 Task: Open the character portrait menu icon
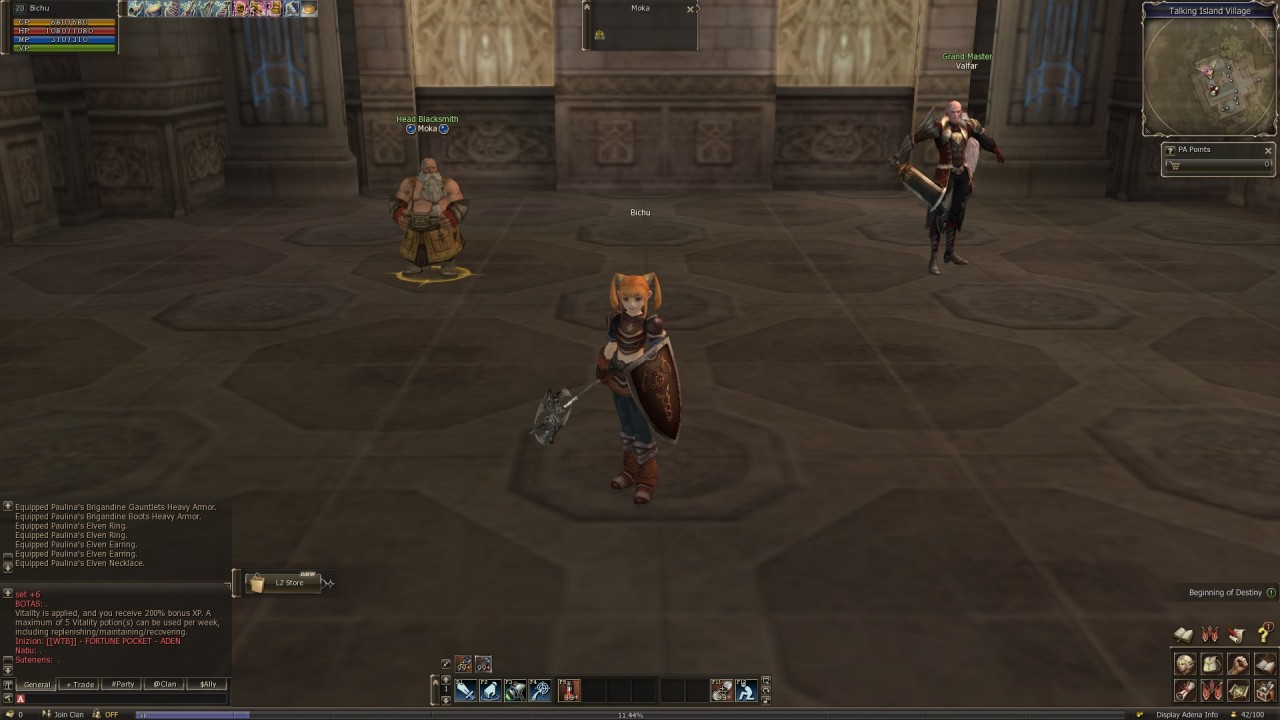[x=1185, y=665]
